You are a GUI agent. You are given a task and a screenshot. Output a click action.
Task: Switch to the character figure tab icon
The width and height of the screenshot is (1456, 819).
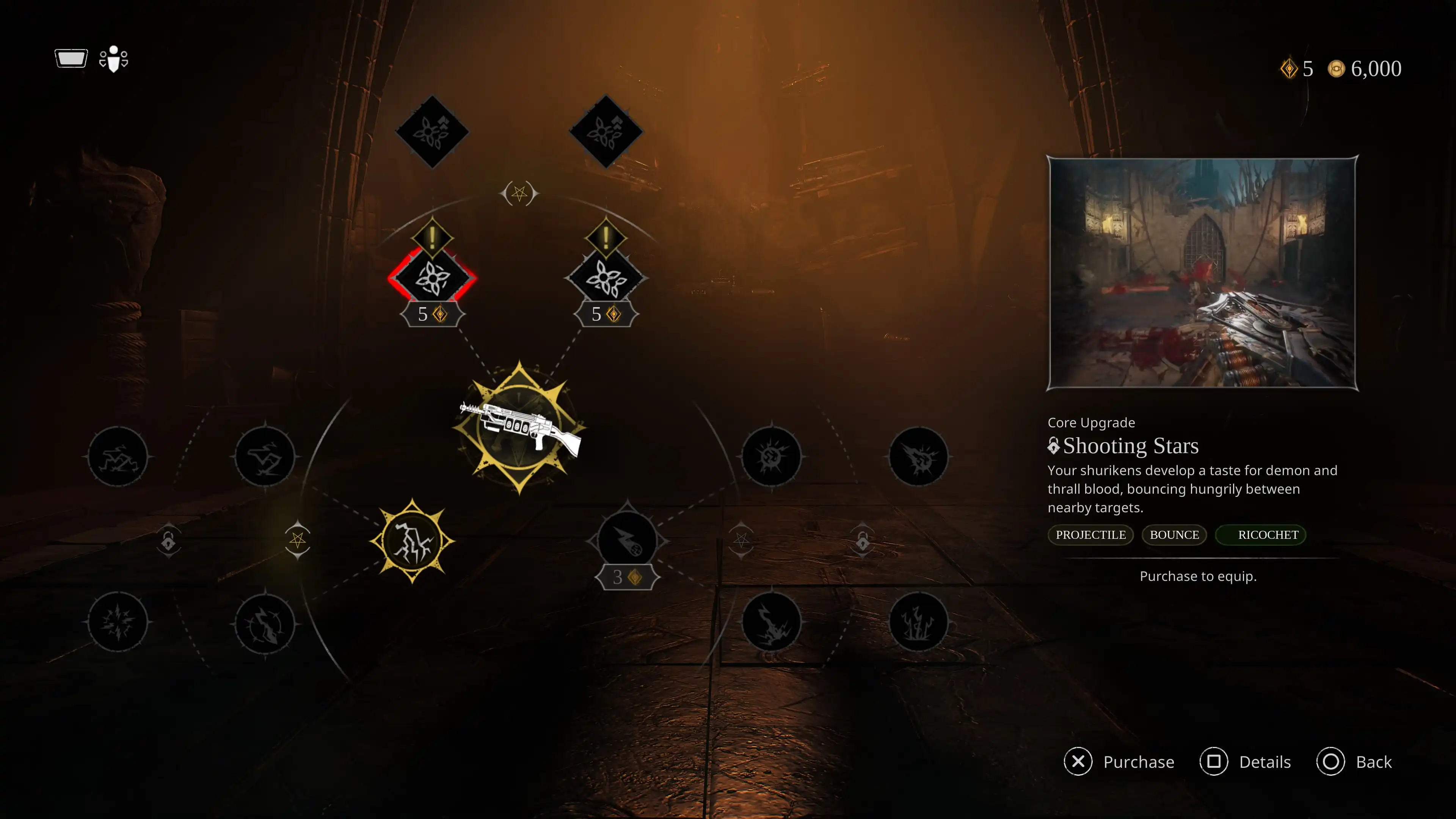click(x=114, y=59)
